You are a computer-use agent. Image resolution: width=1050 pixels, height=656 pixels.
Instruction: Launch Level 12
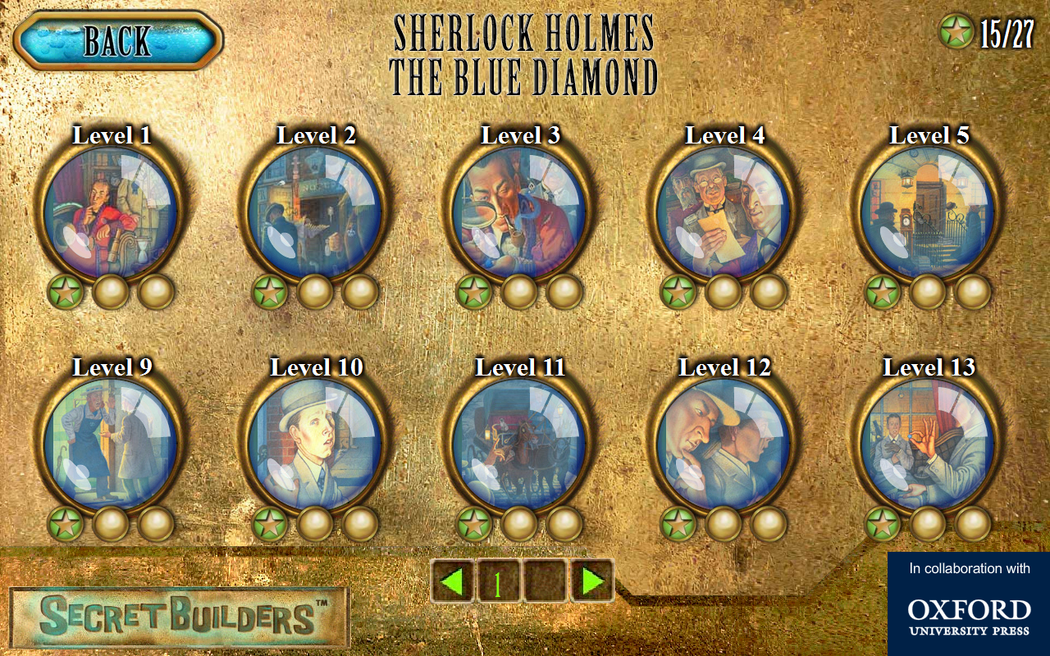[x=723, y=444]
